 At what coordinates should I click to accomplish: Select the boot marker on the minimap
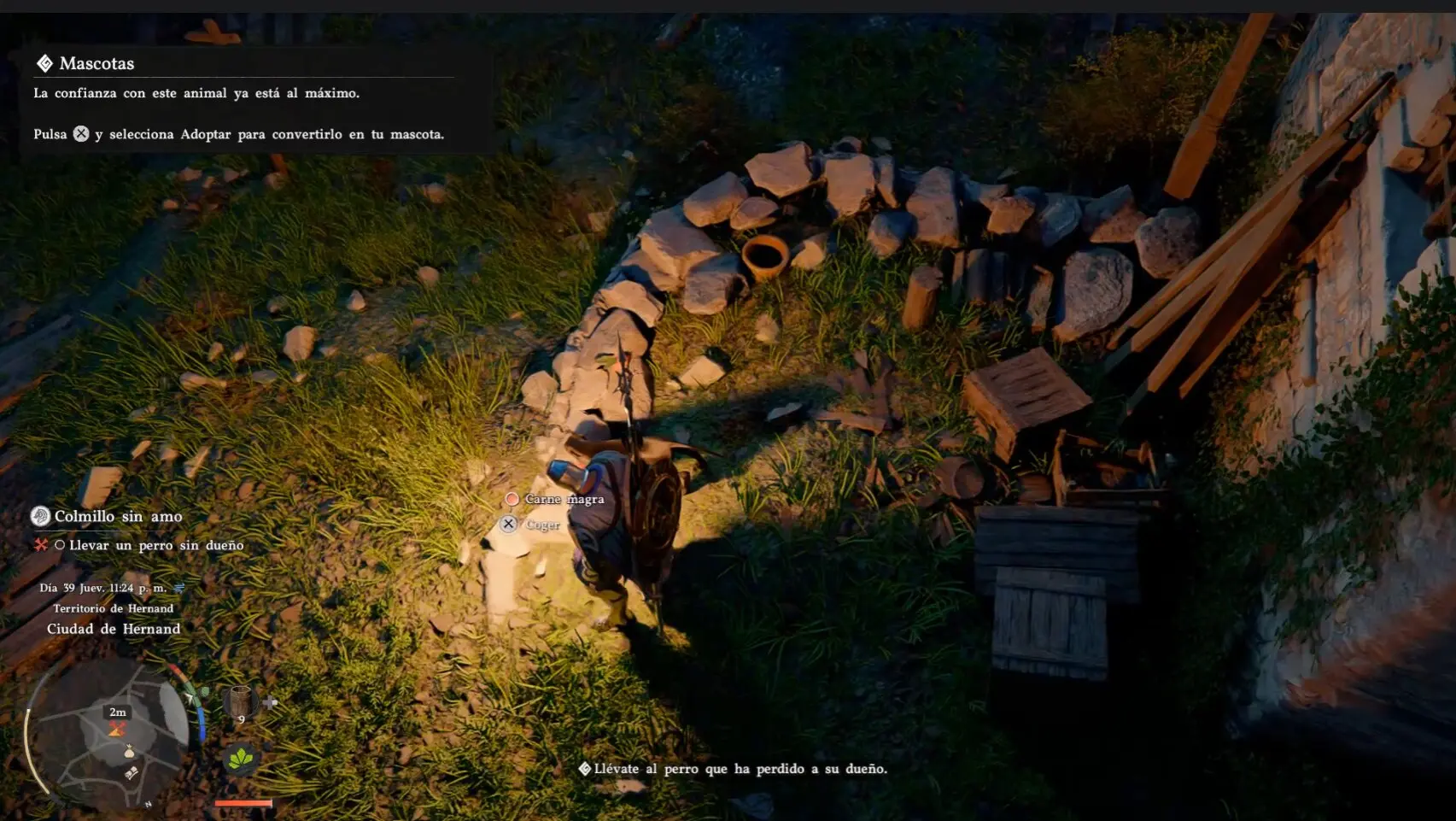[x=132, y=773]
